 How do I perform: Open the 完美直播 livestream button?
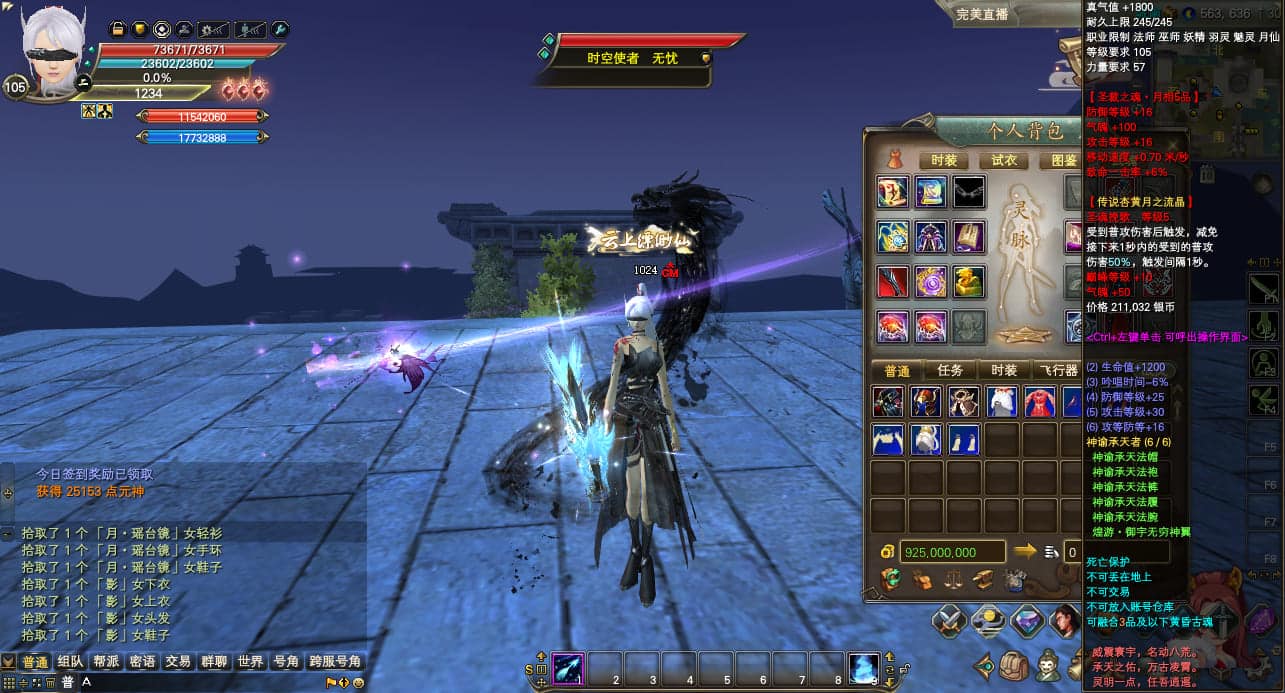coord(982,14)
